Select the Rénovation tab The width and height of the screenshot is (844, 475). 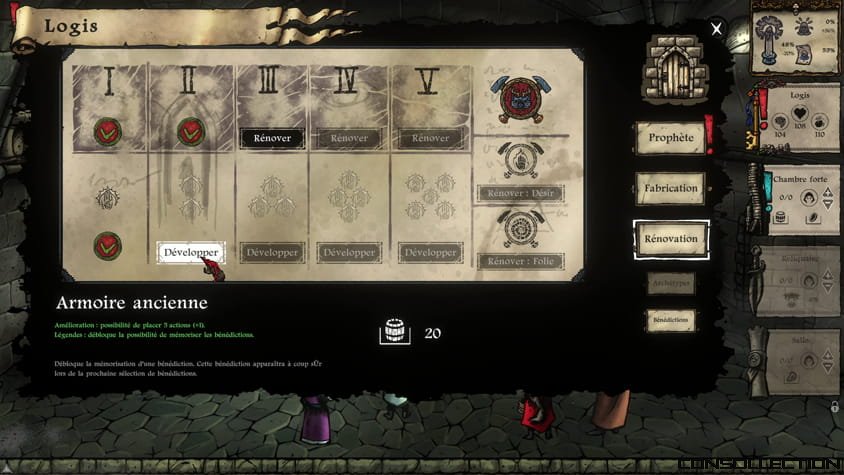pos(671,239)
